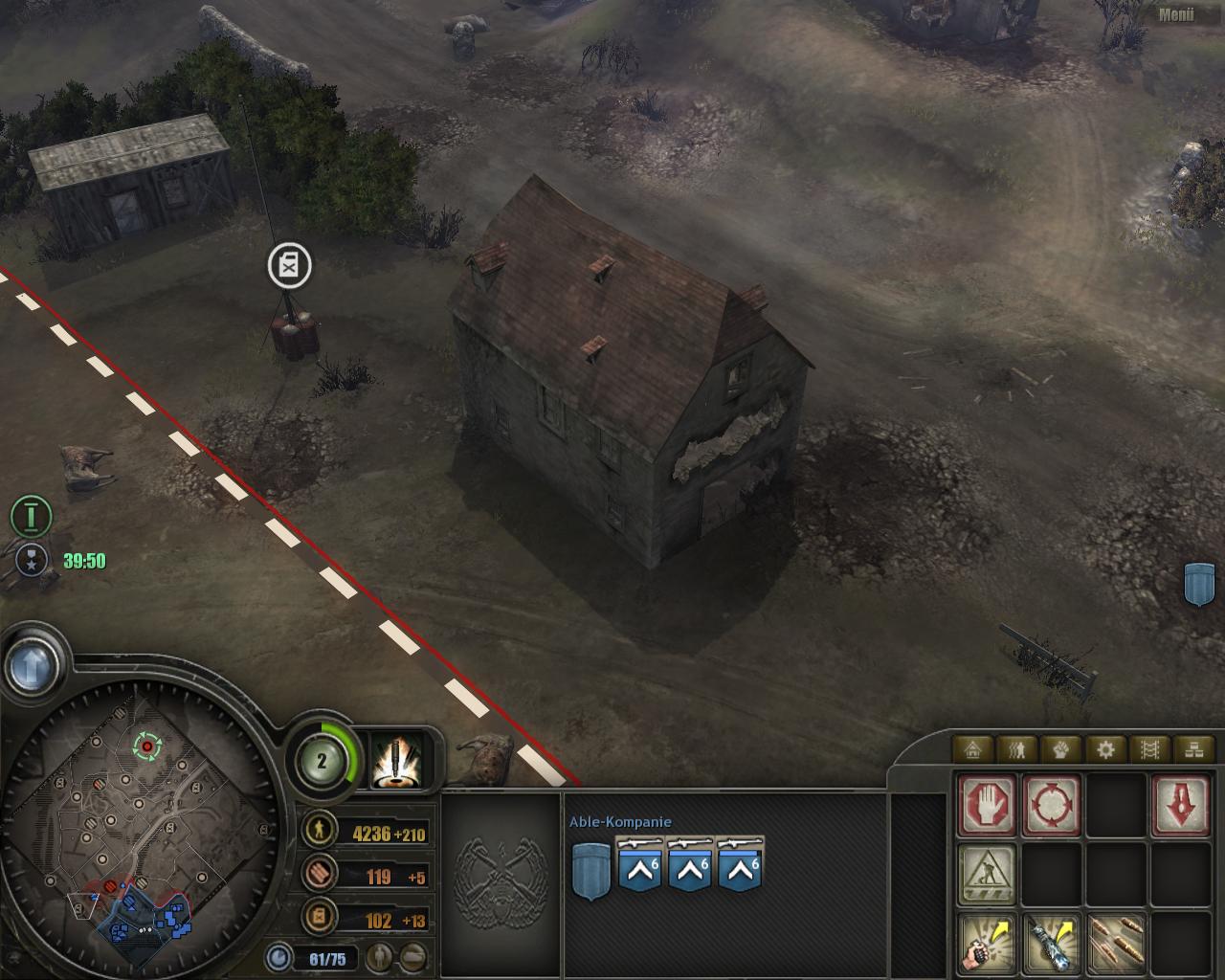
Task: Open the gear tab
Action: (x=1105, y=748)
